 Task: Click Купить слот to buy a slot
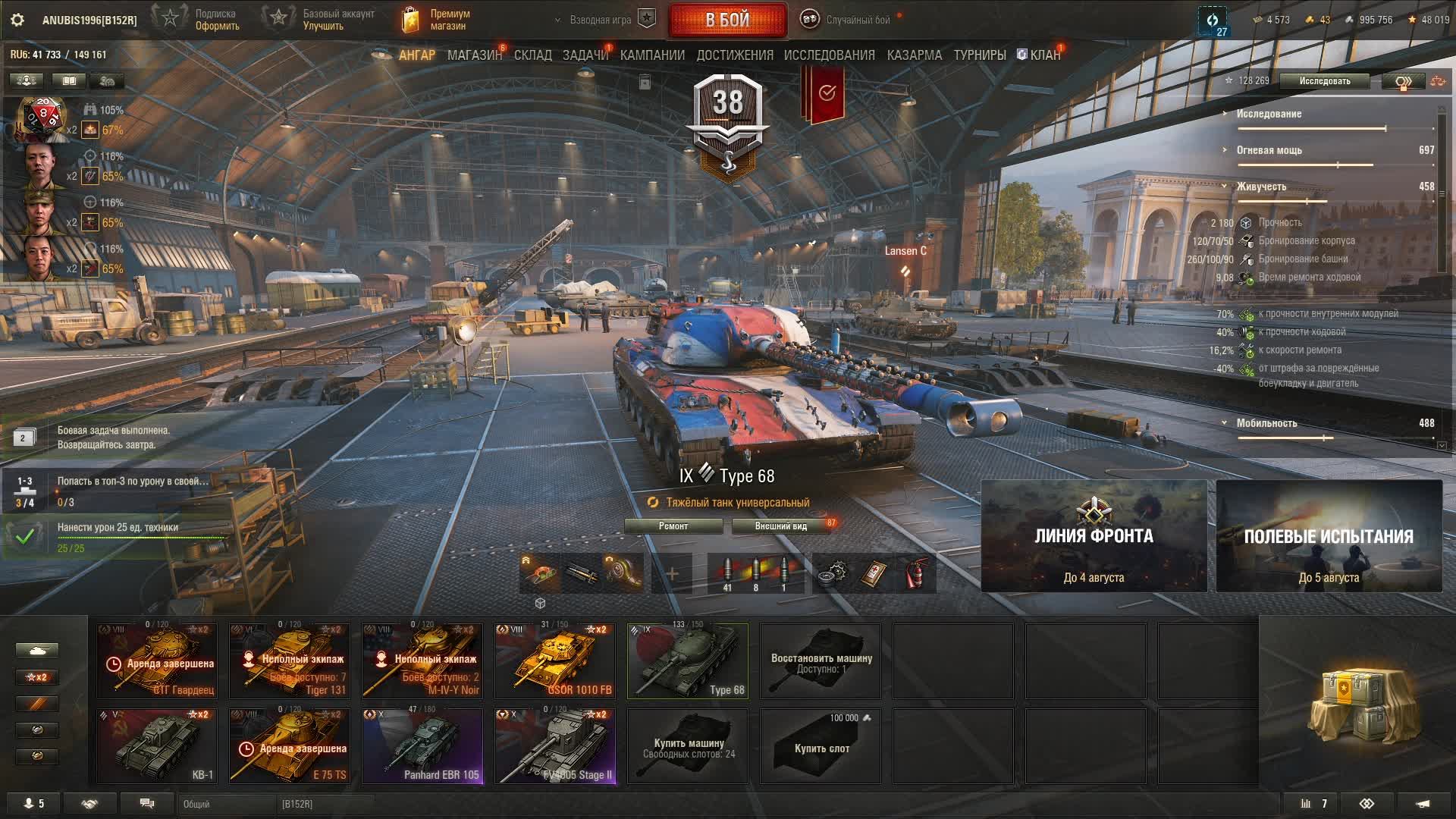point(821,746)
